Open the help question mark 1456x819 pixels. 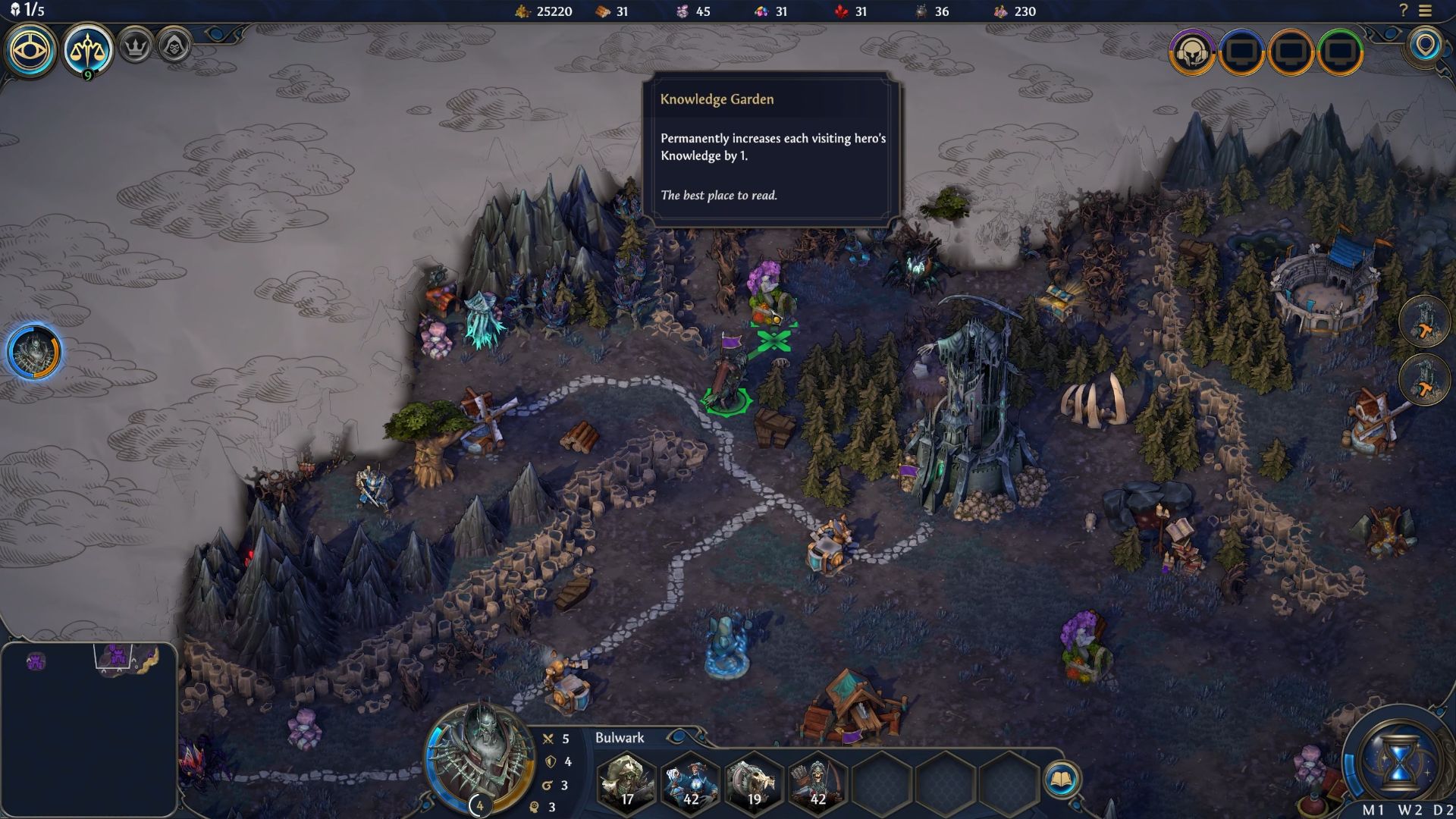[1403, 11]
